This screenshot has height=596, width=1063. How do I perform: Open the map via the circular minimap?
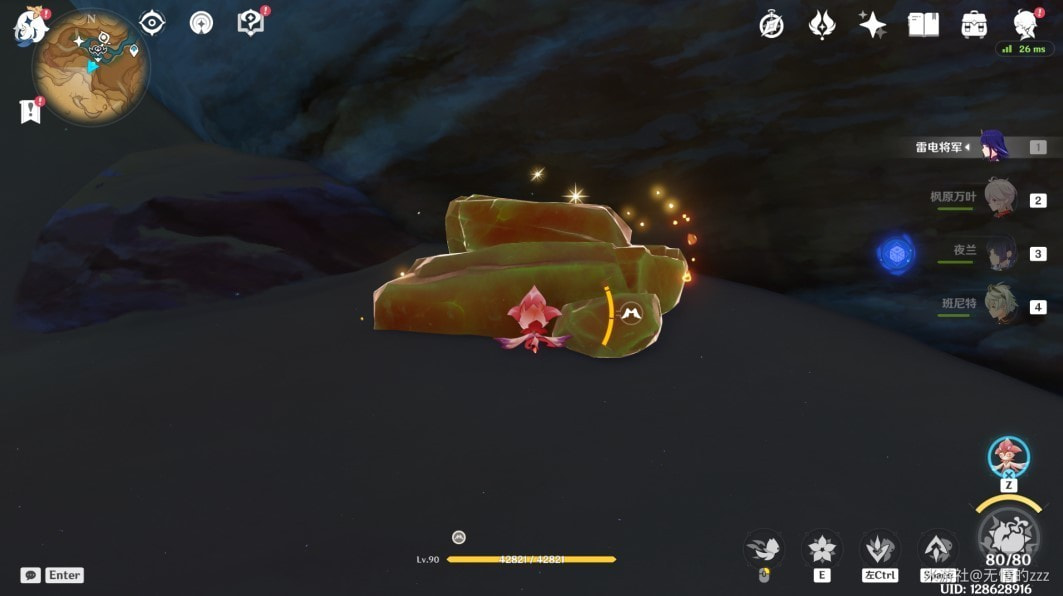(x=91, y=67)
